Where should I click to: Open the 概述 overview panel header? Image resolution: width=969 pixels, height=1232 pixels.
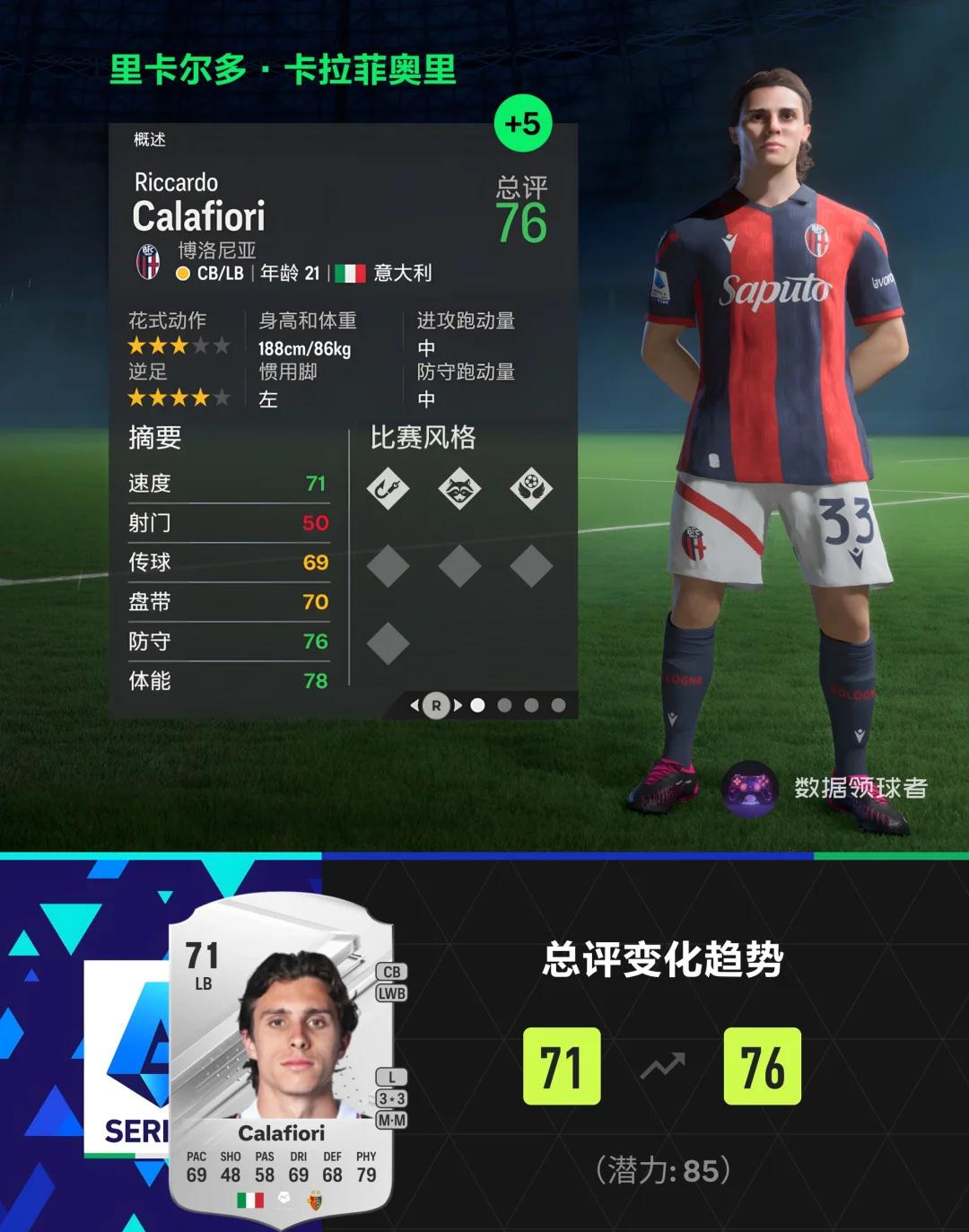pos(150,139)
